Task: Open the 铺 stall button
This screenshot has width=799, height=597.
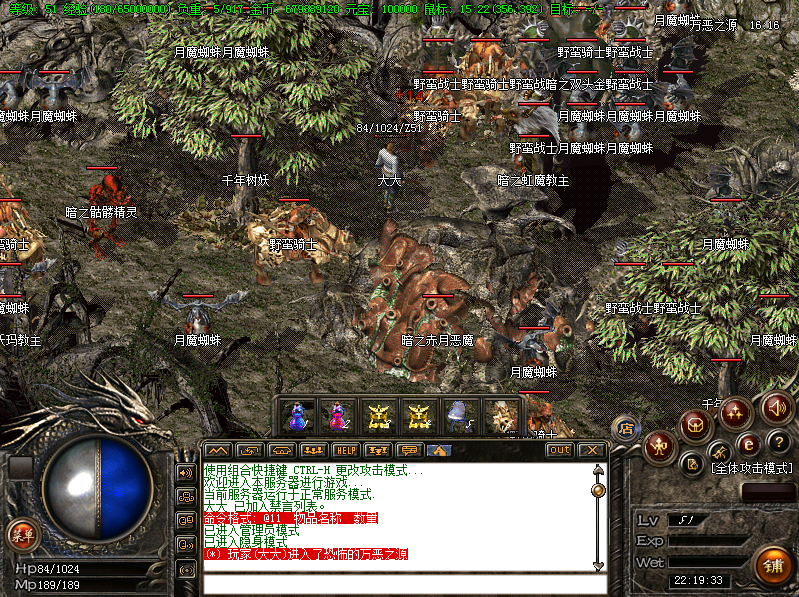Action: coord(772,566)
